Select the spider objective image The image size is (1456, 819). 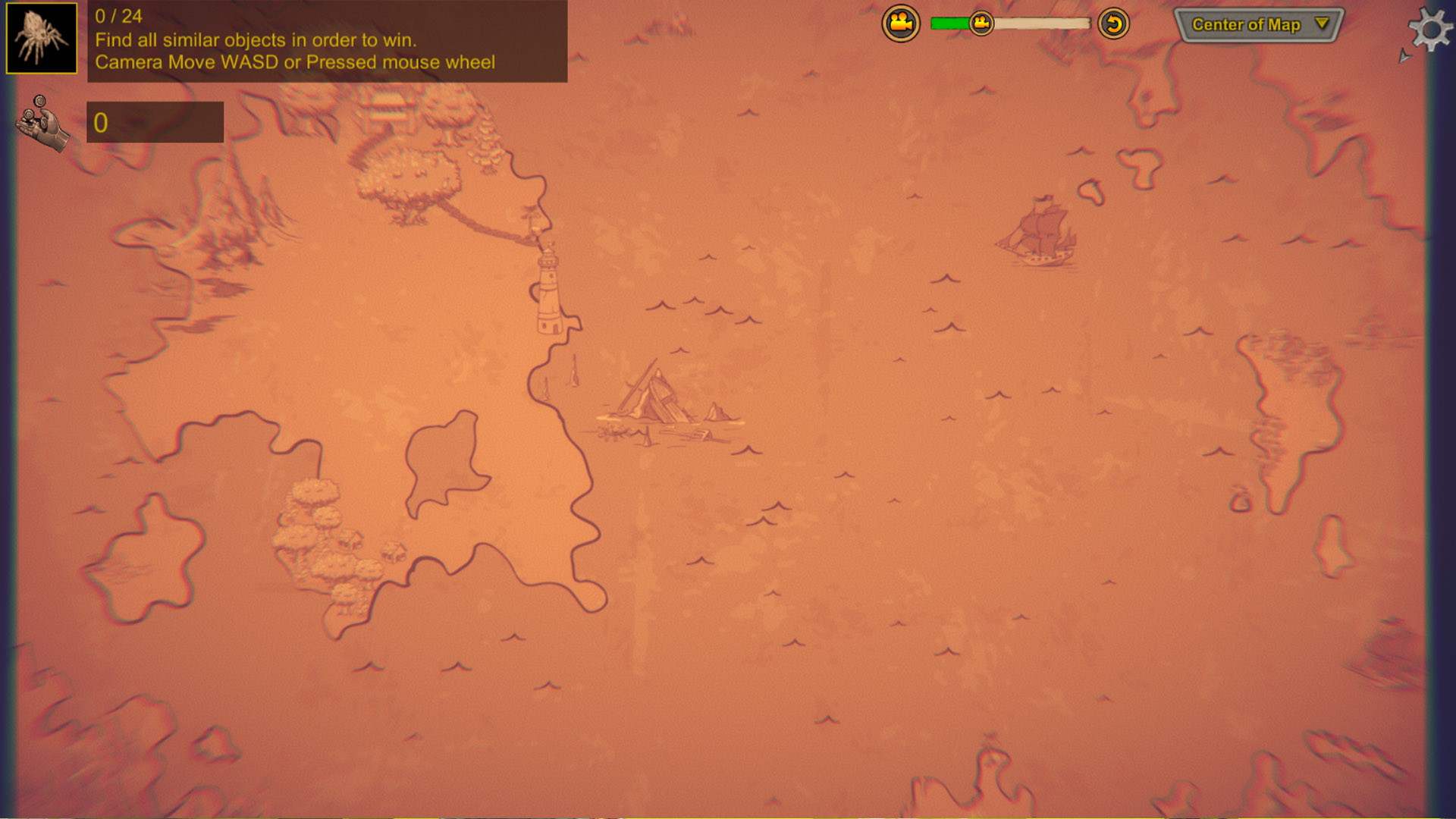click(x=40, y=38)
